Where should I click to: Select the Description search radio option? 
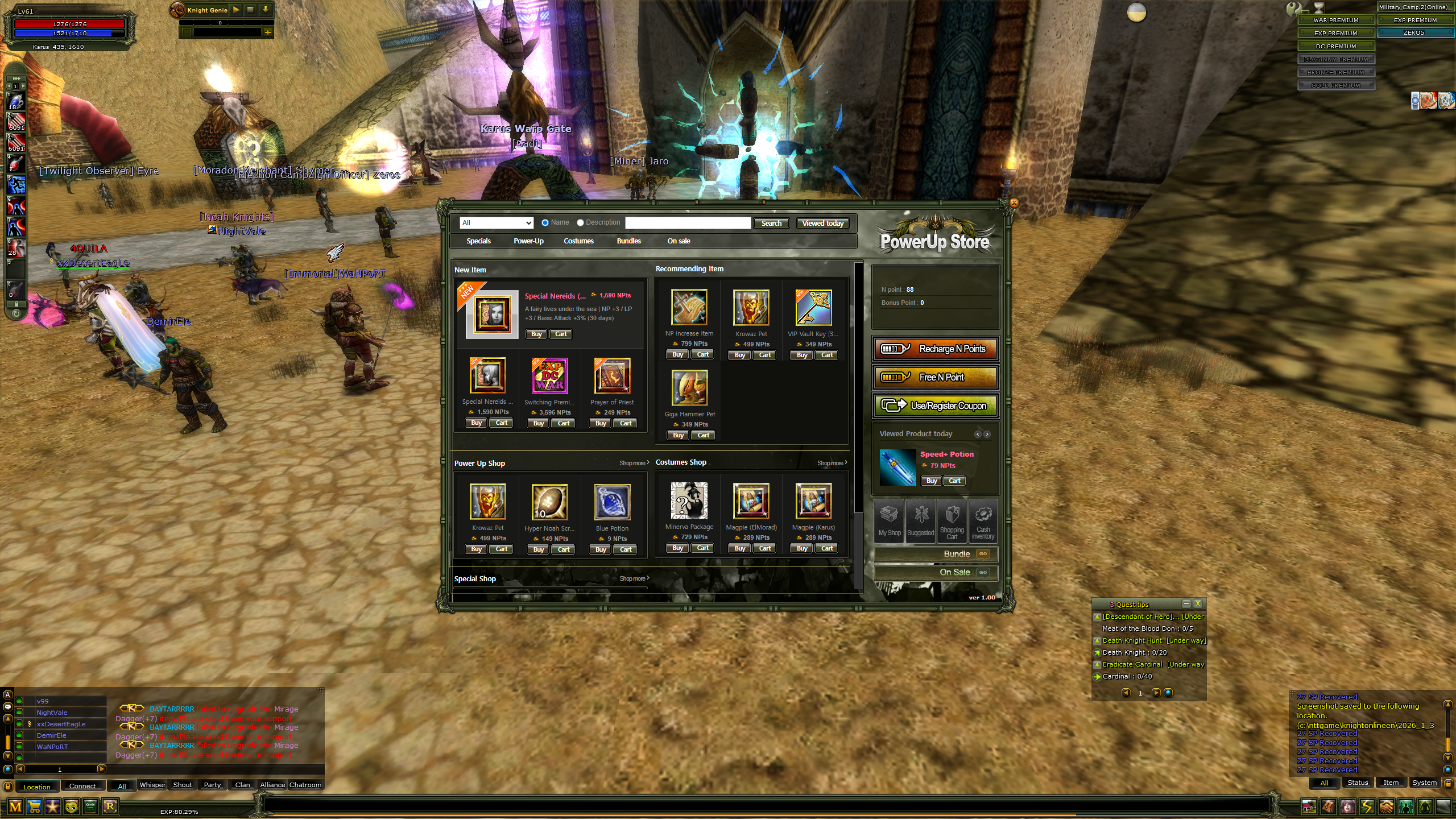pyautogui.click(x=580, y=223)
